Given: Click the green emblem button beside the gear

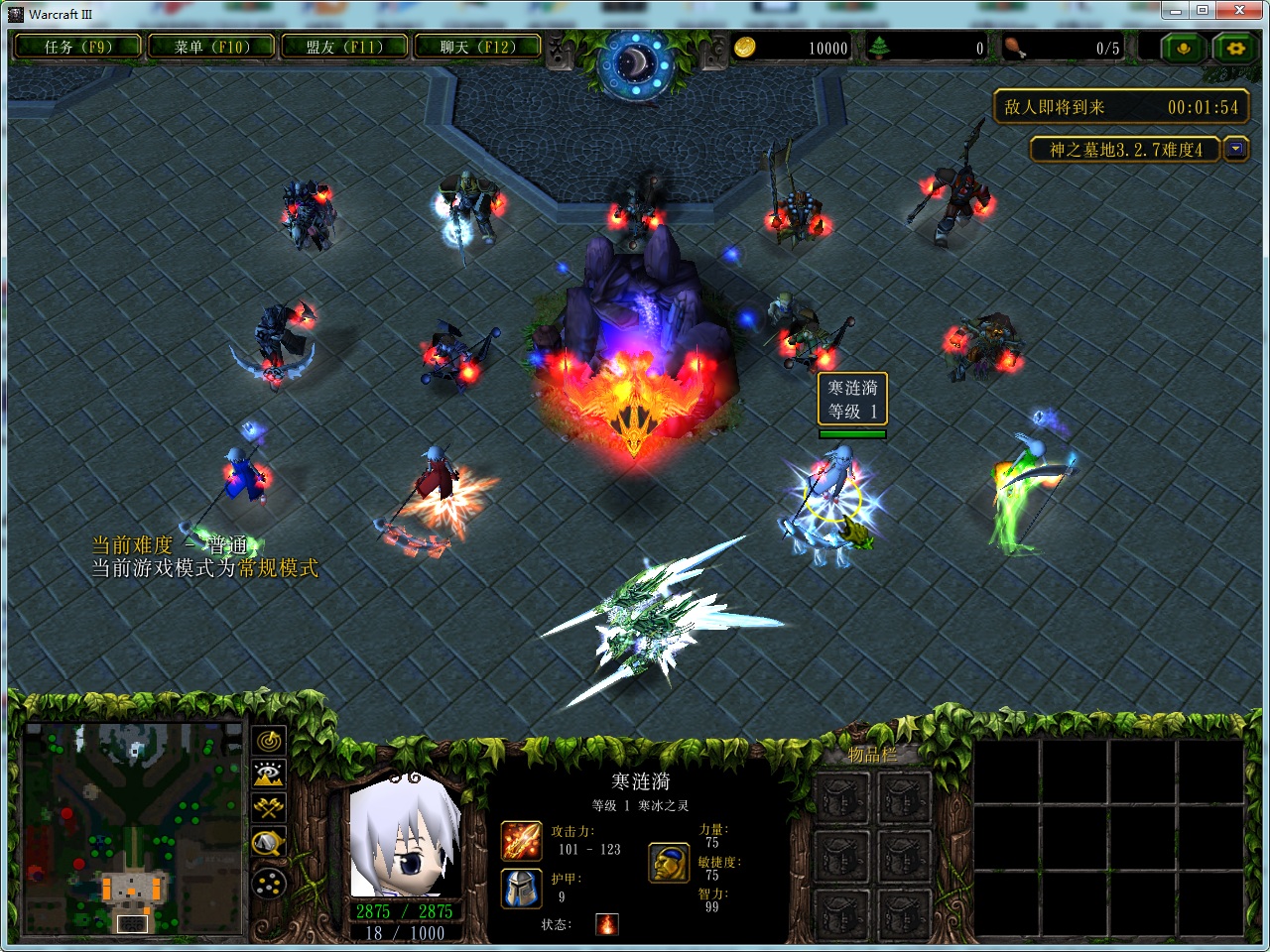Looking at the screenshot, I should (x=1183, y=48).
